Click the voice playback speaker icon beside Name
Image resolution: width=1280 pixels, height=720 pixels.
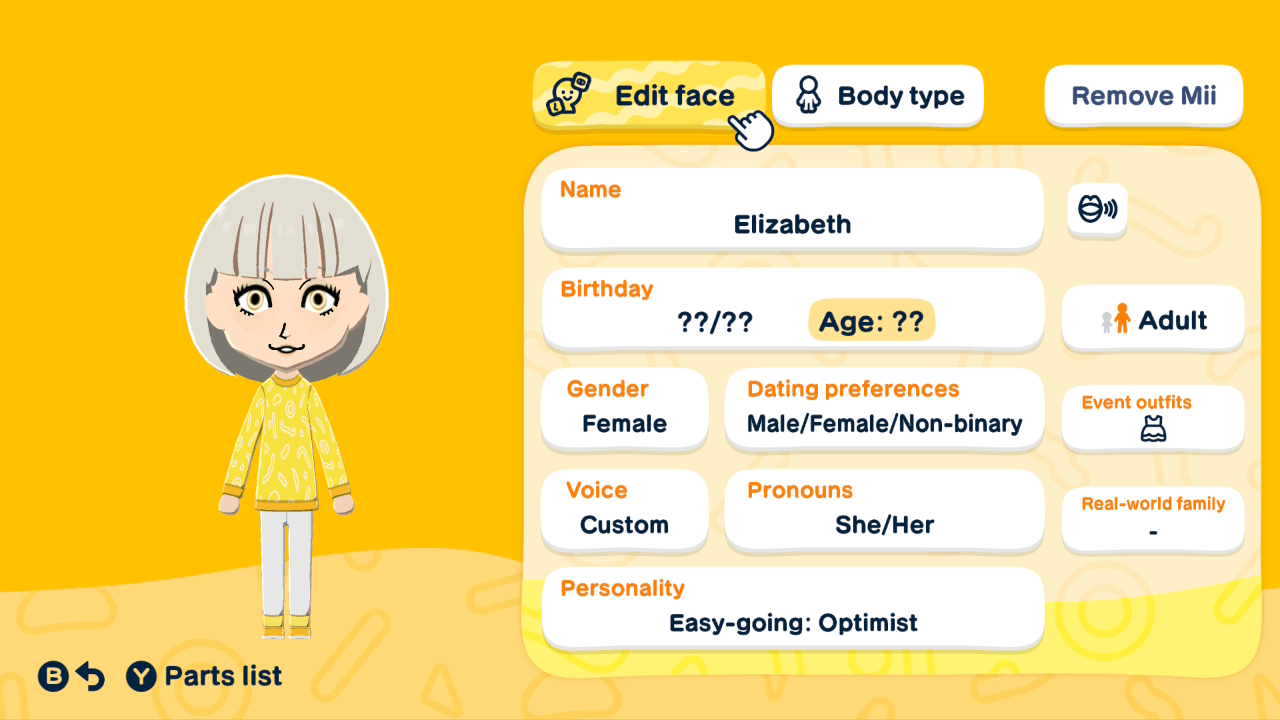1097,211
